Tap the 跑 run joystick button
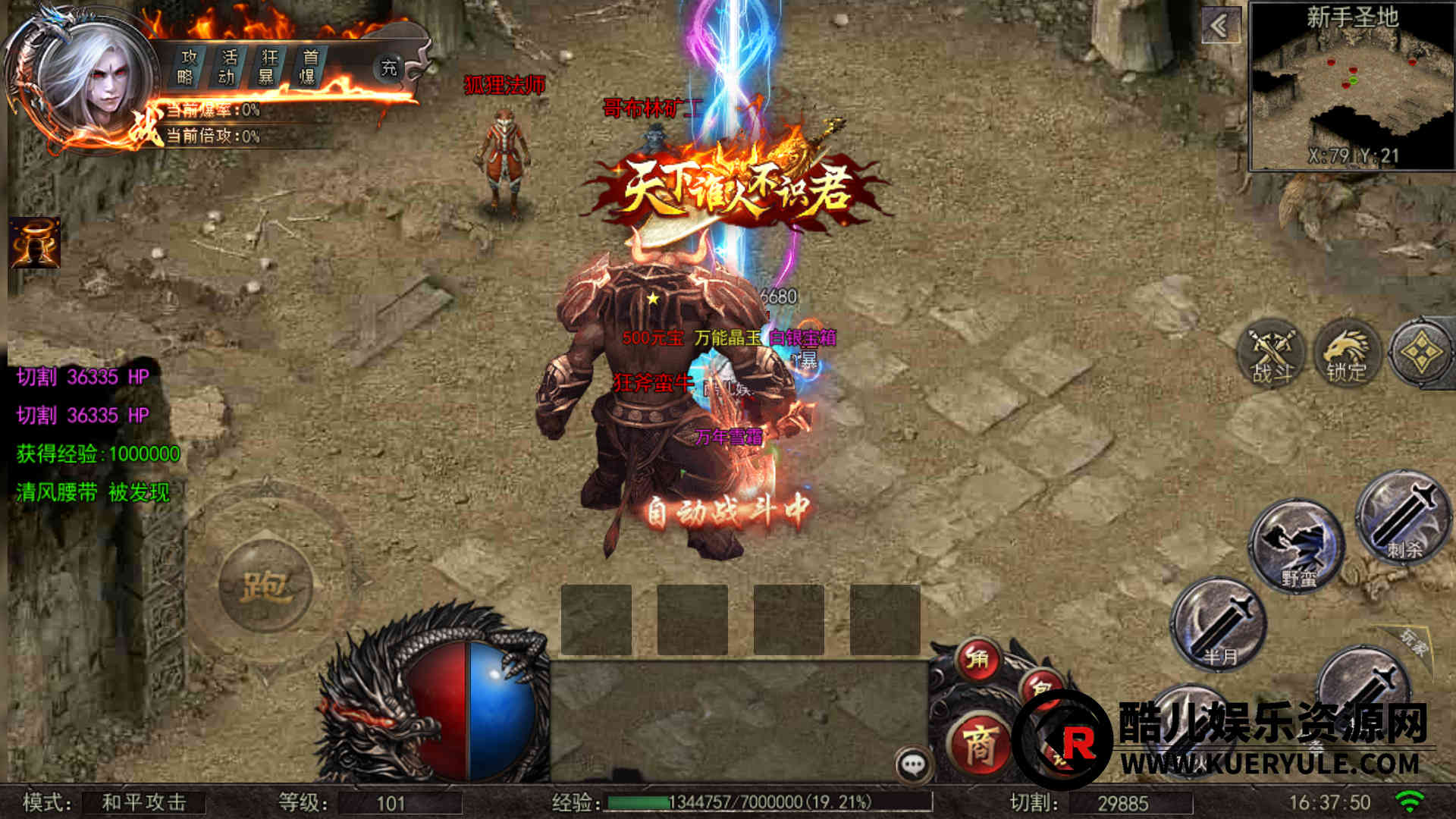 tap(265, 585)
